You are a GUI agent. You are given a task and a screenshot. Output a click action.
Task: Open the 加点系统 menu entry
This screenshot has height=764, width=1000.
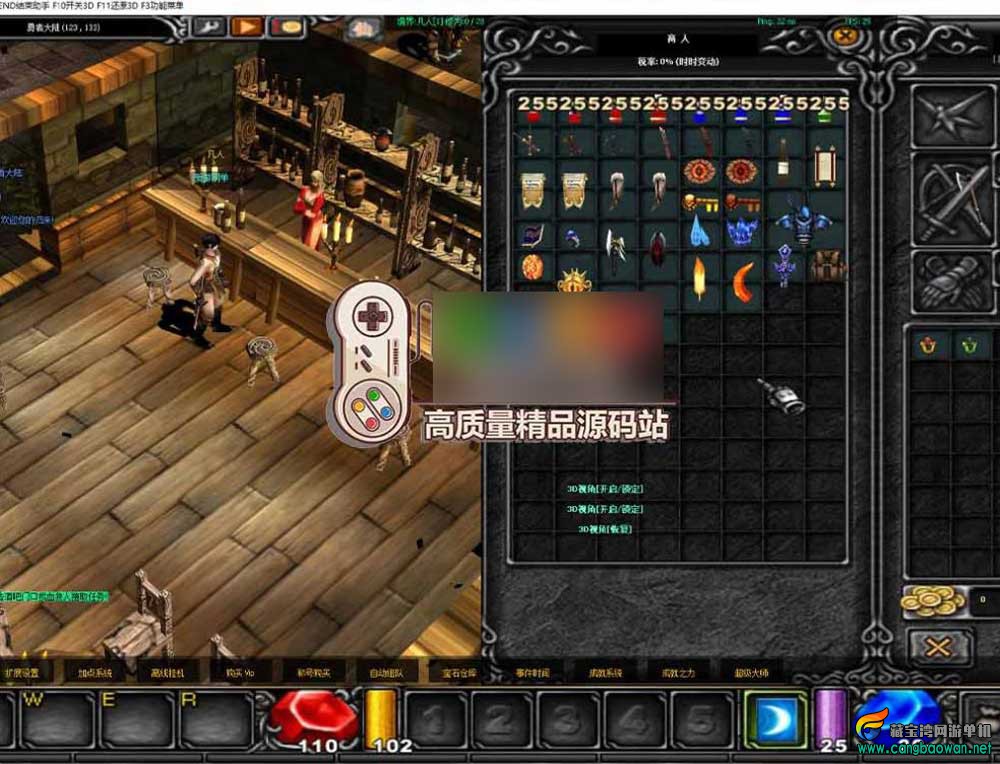(96, 672)
